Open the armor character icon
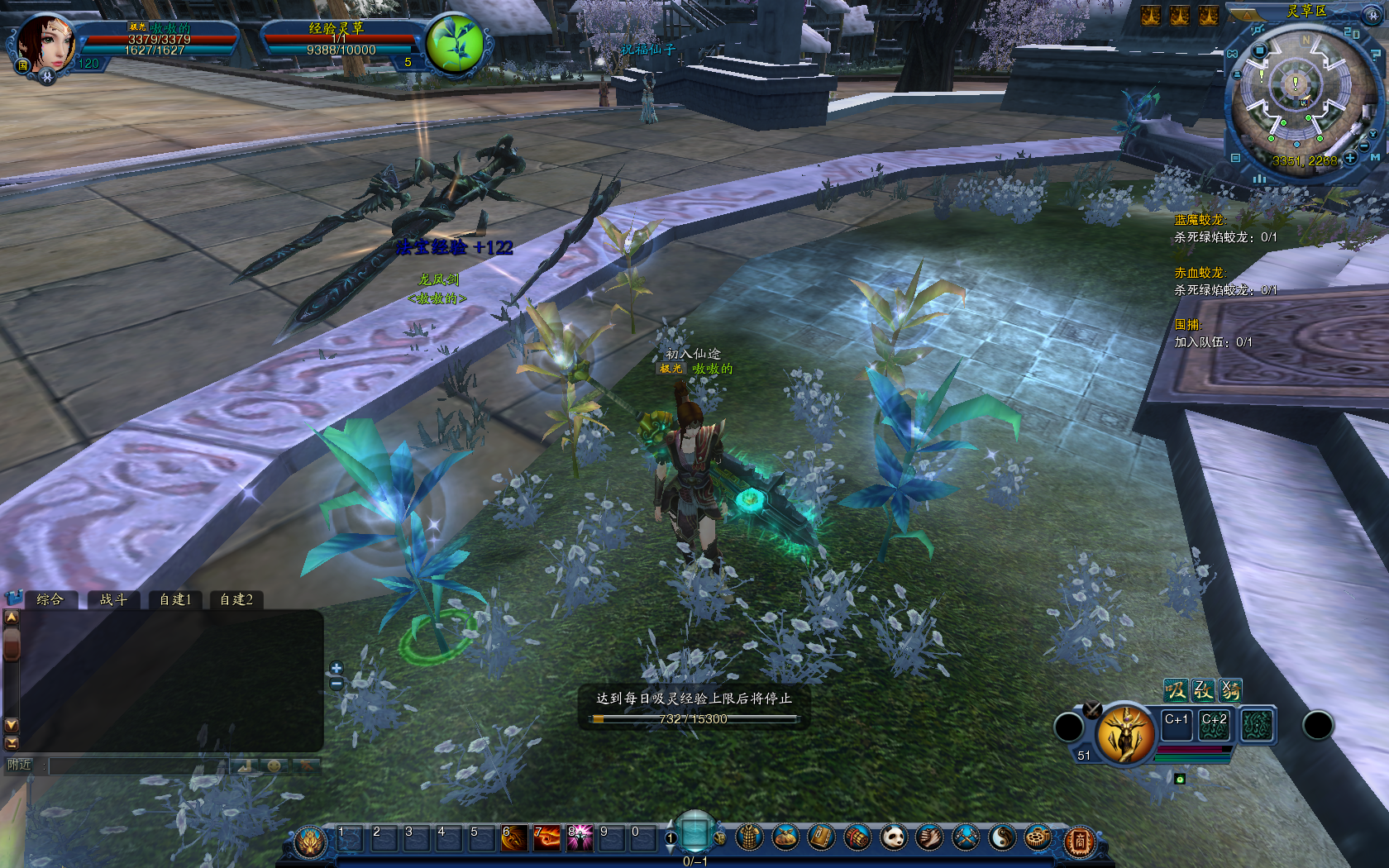The height and width of the screenshot is (868, 1389). [748, 838]
